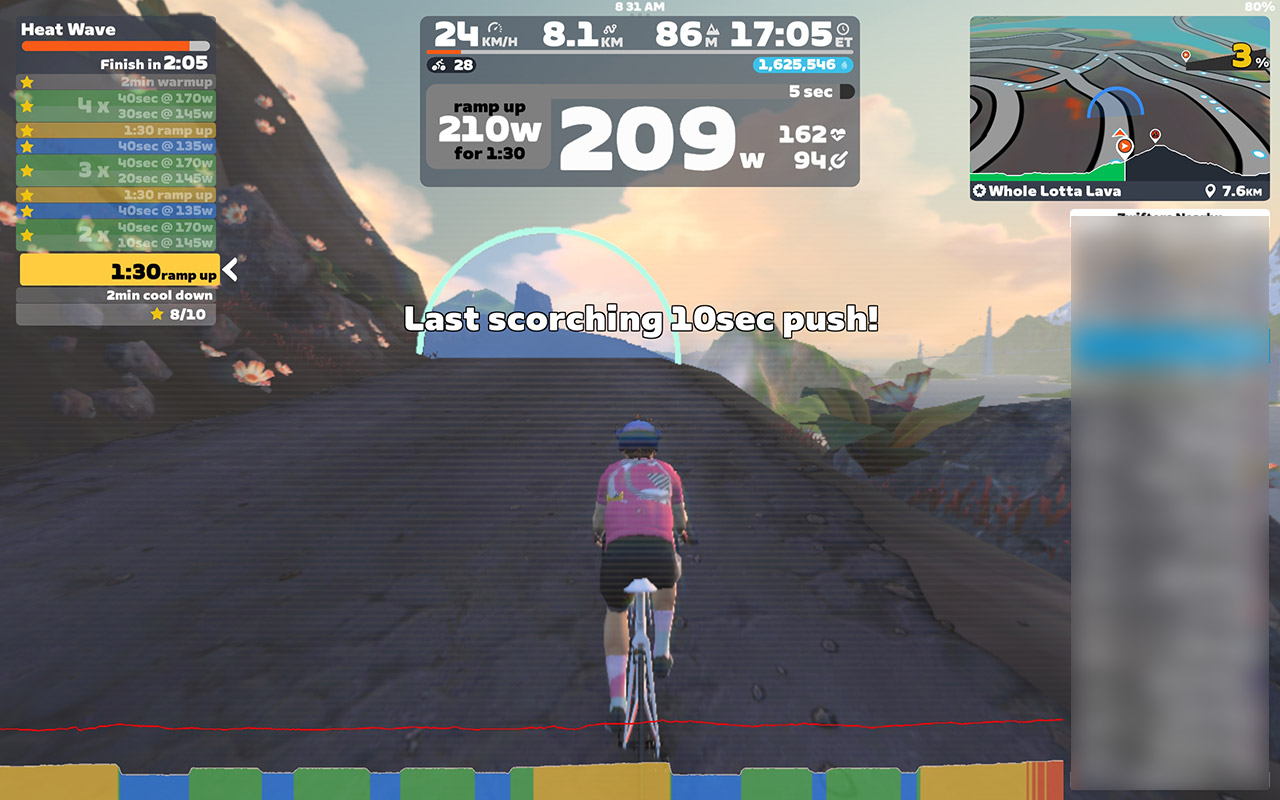
Task: Select the highlighted blue row in Zwifters Nearby
Action: click(x=1170, y=346)
